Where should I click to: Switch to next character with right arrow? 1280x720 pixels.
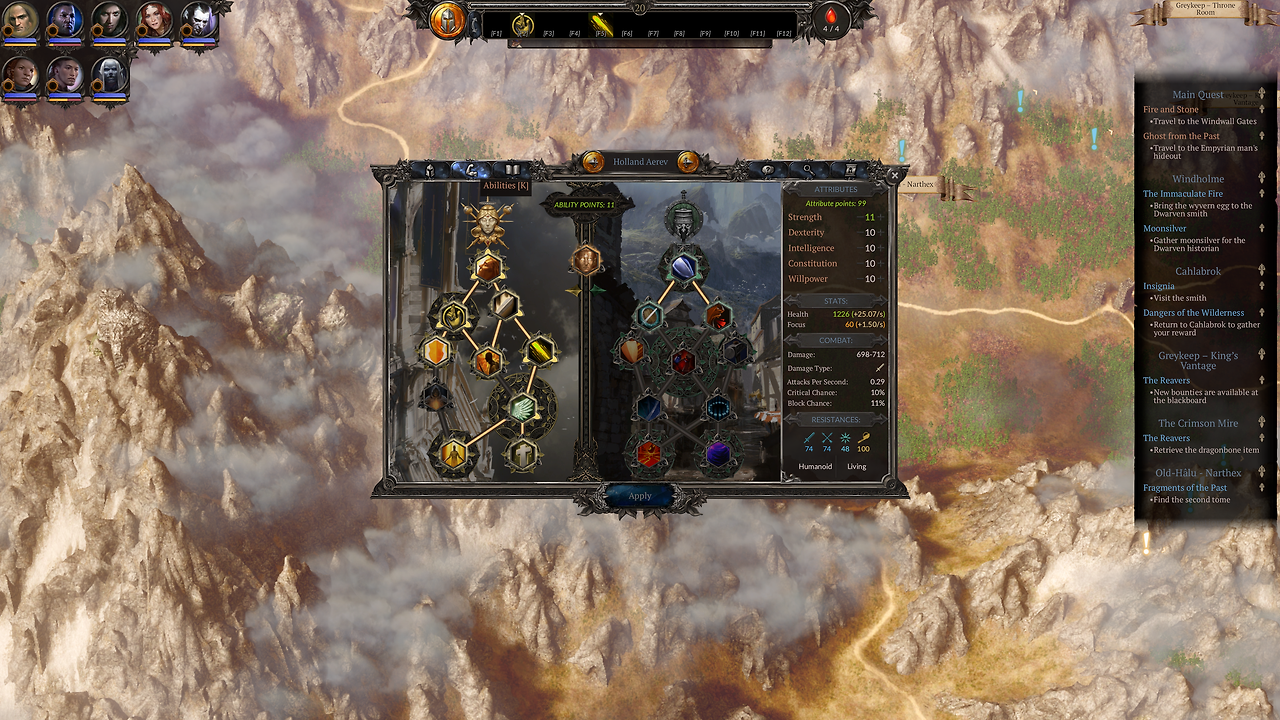pyautogui.click(x=688, y=162)
